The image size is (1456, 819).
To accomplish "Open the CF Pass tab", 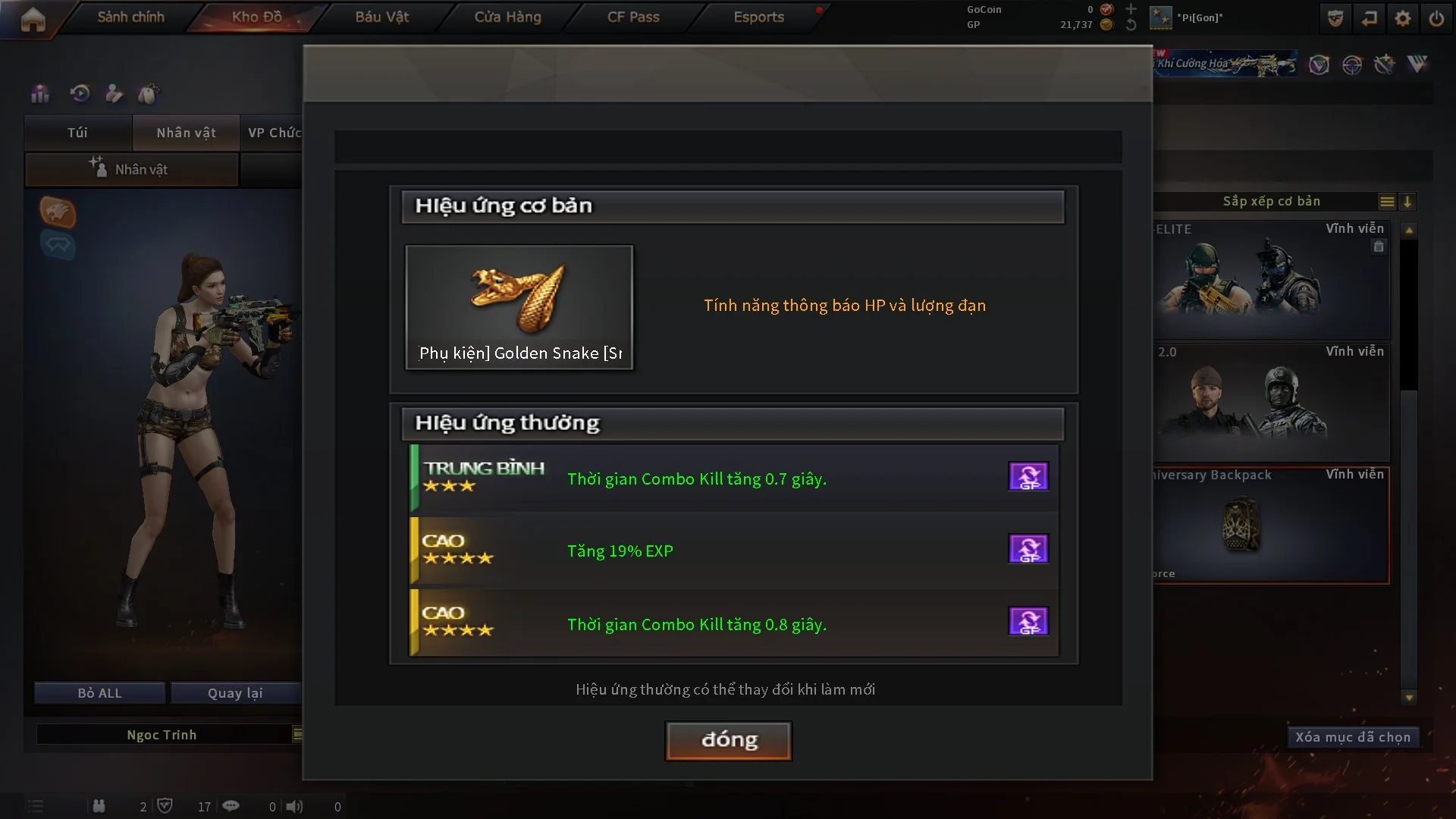I will coord(633,17).
